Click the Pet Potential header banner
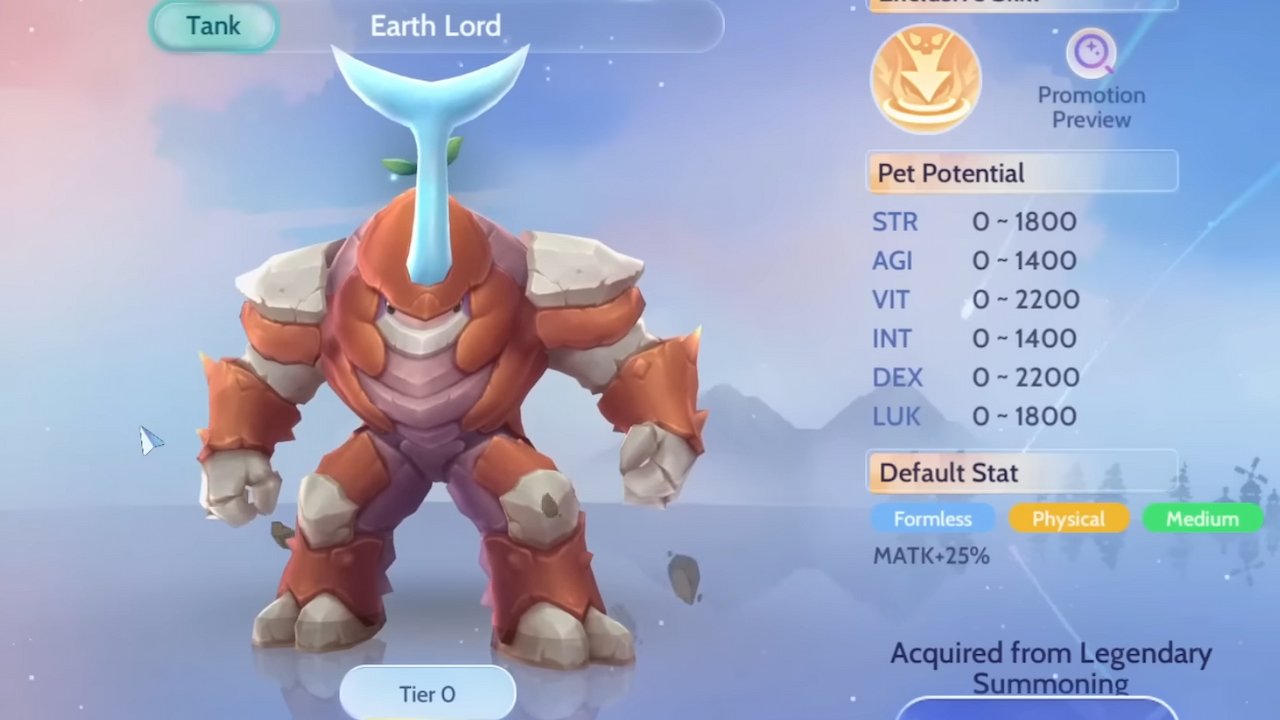 tap(1021, 172)
